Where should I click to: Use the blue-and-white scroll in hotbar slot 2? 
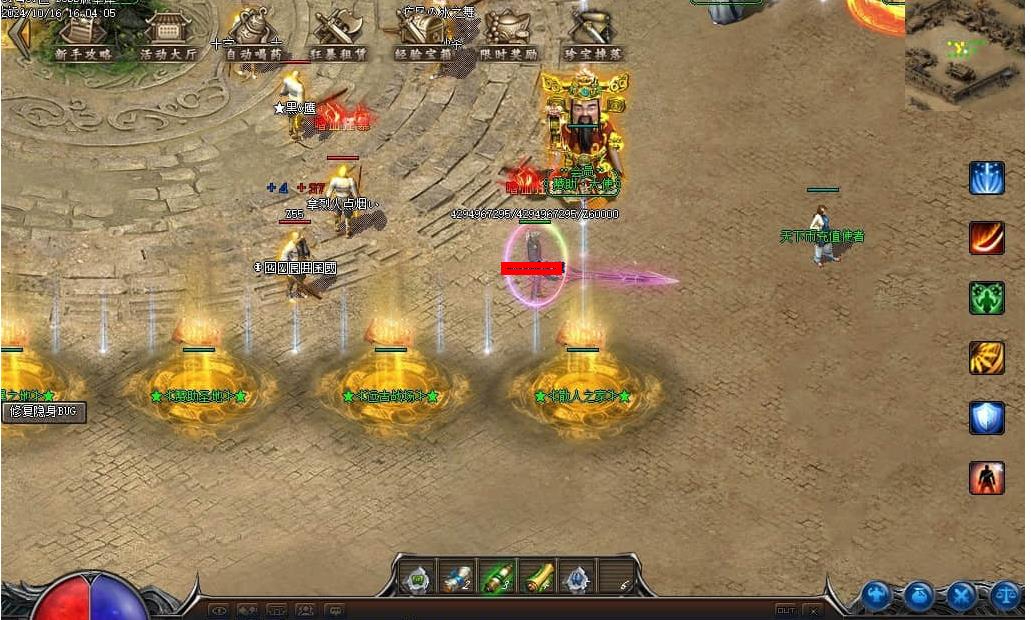[456, 578]
